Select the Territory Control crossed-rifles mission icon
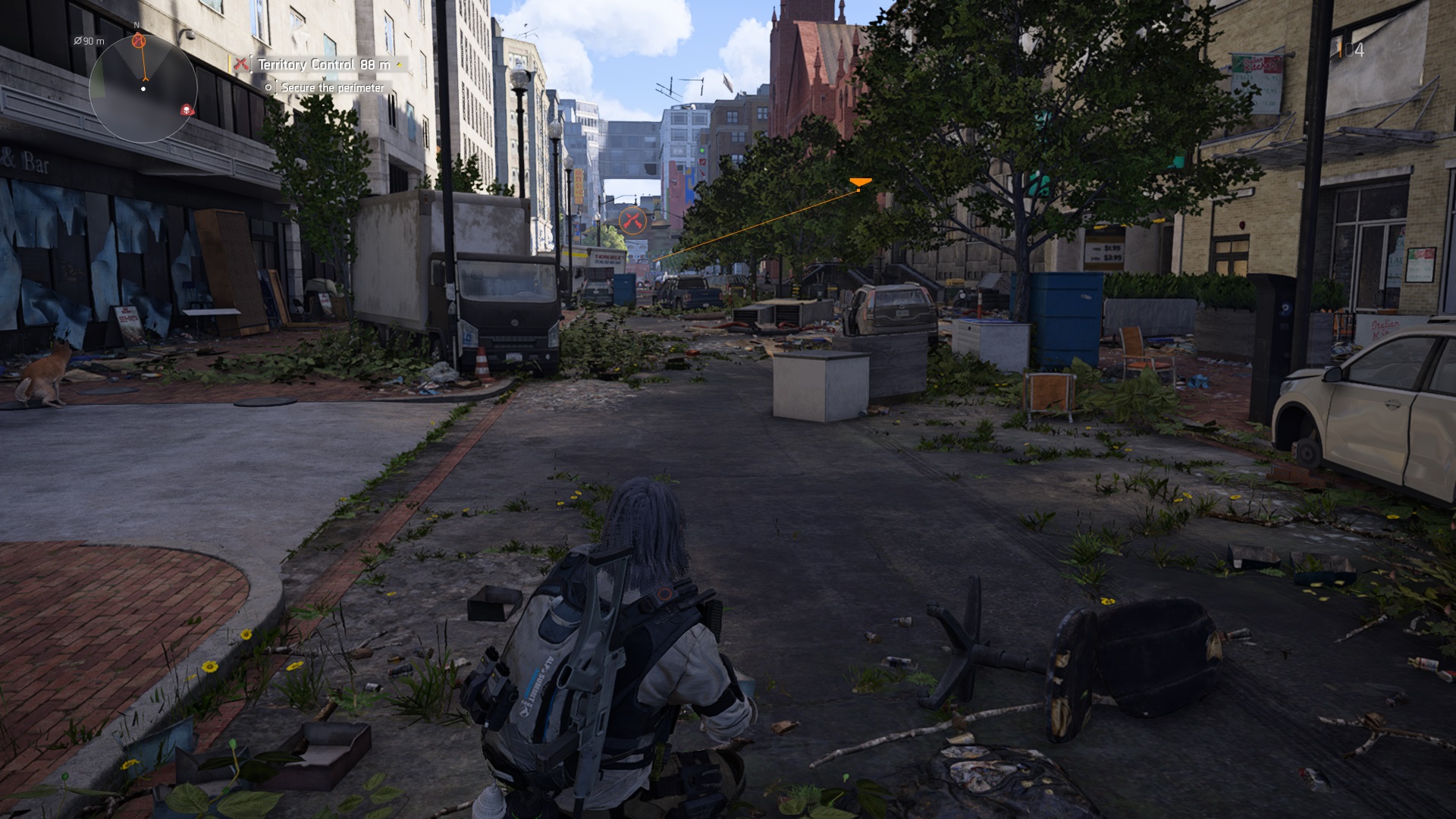 pos(242,64)
